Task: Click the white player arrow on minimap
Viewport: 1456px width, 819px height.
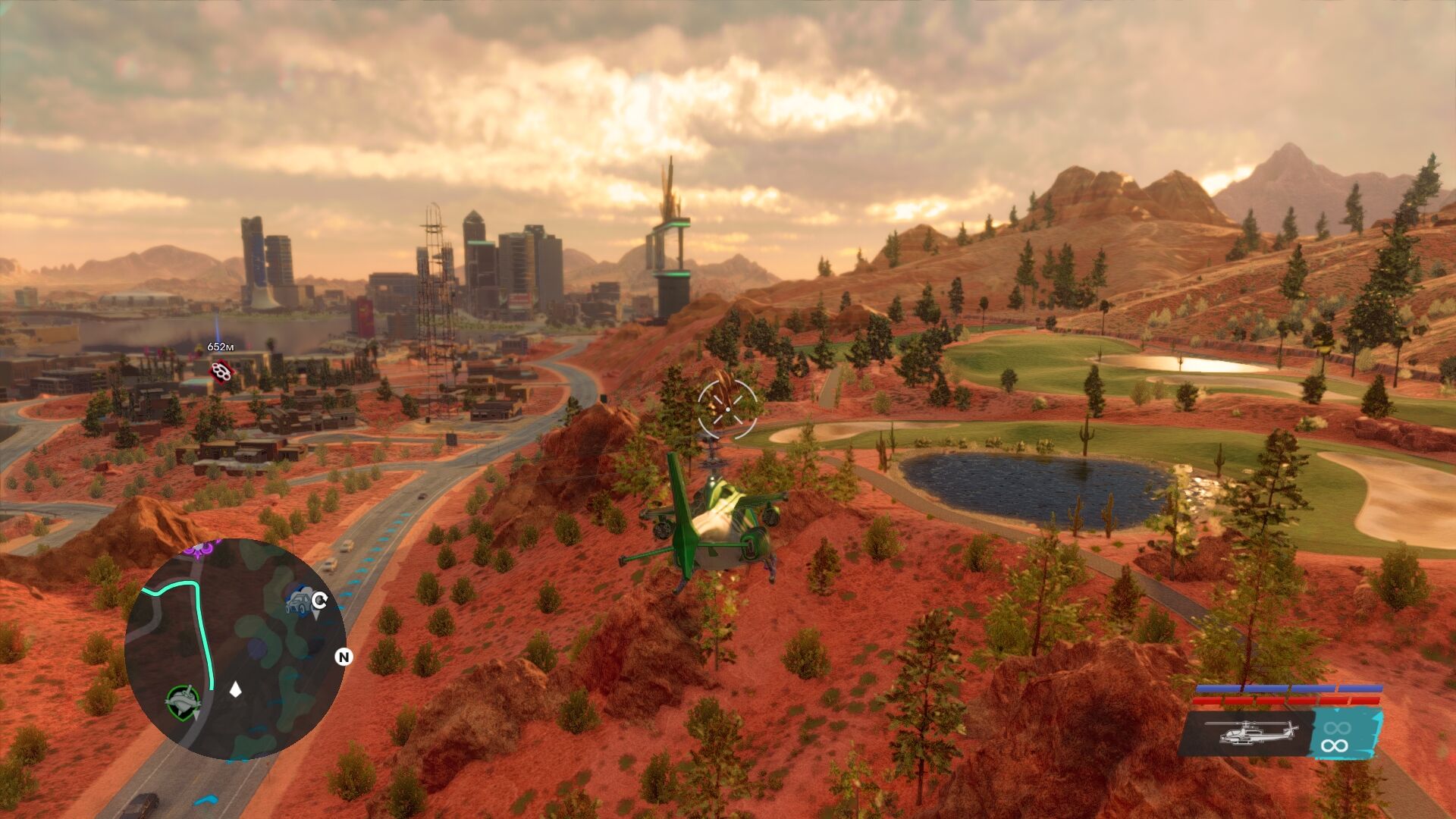Action: [x=236, y=689]
